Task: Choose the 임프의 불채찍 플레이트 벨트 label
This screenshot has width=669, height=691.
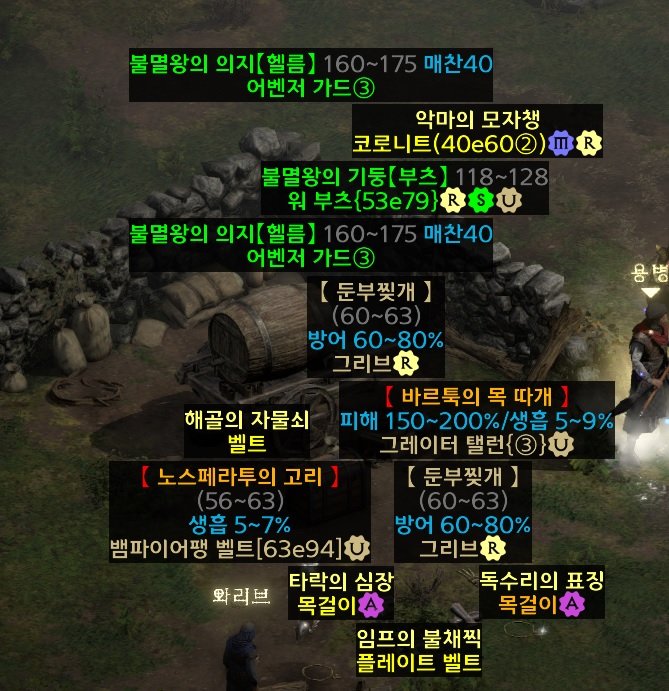Action: pyautogui.click(x=418, y=649)
